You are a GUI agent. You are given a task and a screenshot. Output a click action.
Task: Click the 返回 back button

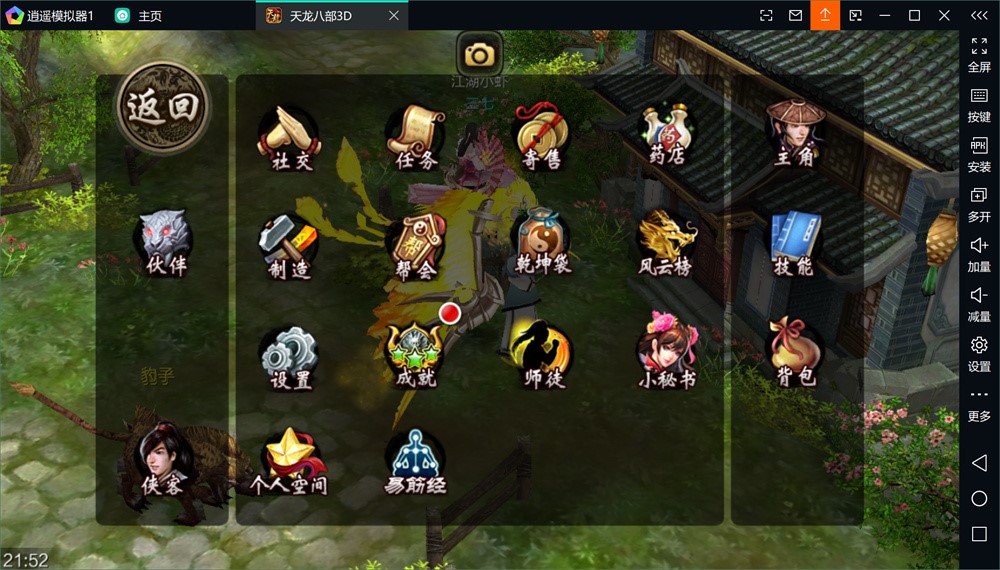(163, 106)
